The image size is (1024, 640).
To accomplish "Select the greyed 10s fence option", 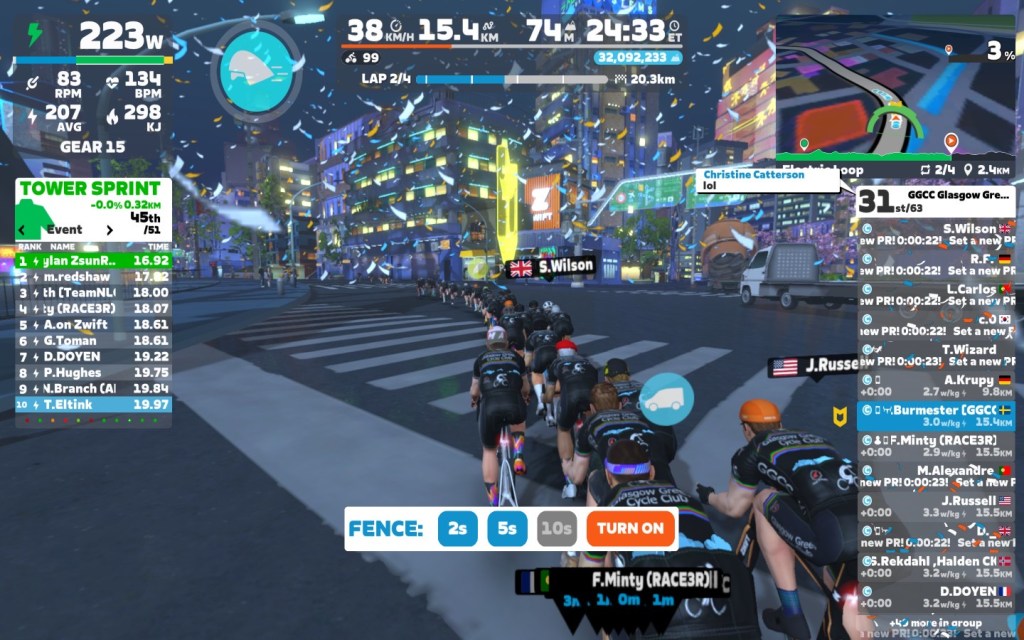I will pyautogui.click(x=556, y=528).
